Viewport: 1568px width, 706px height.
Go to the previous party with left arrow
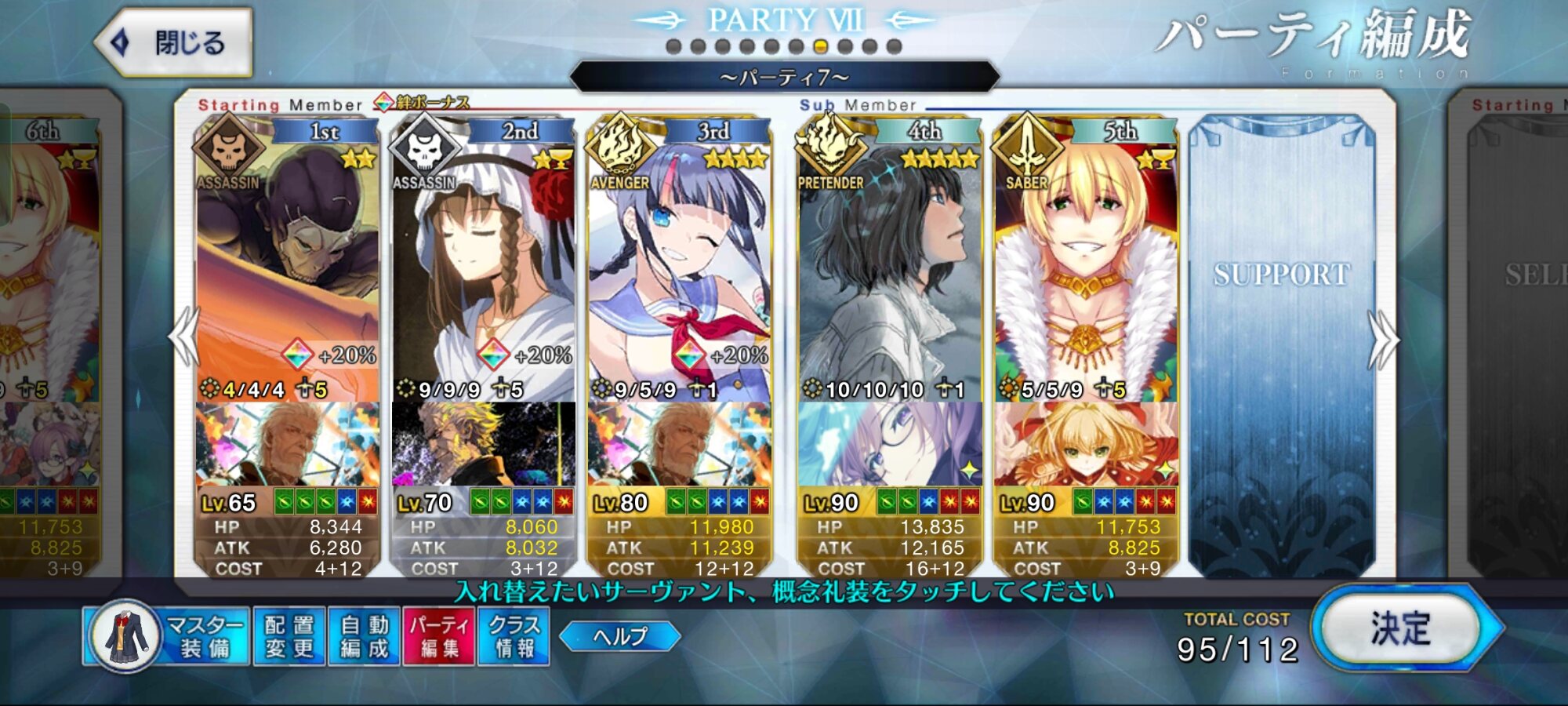pos(185,337)
